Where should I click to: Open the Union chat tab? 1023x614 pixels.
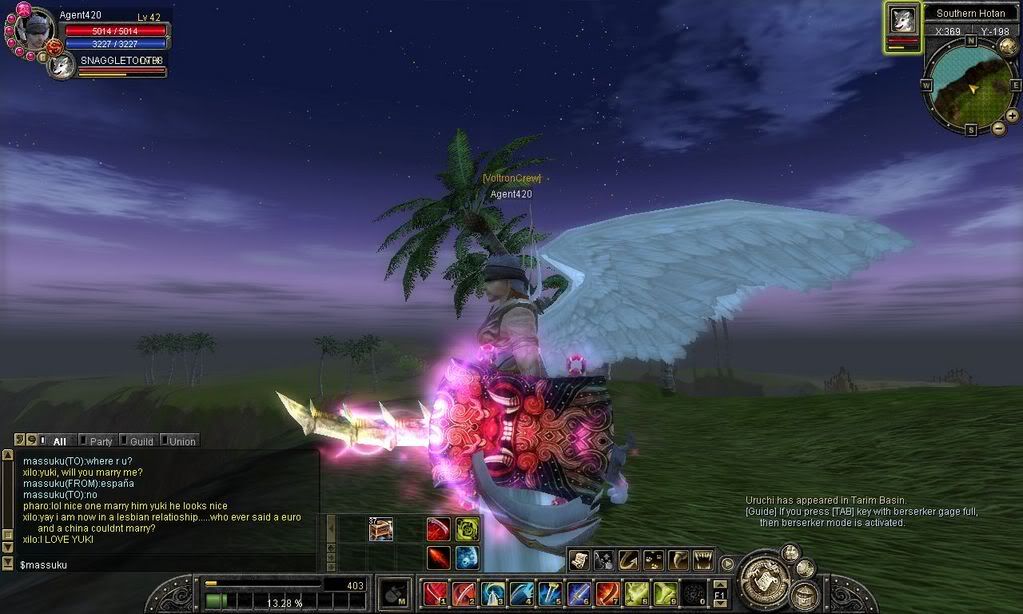click(181, 440)
